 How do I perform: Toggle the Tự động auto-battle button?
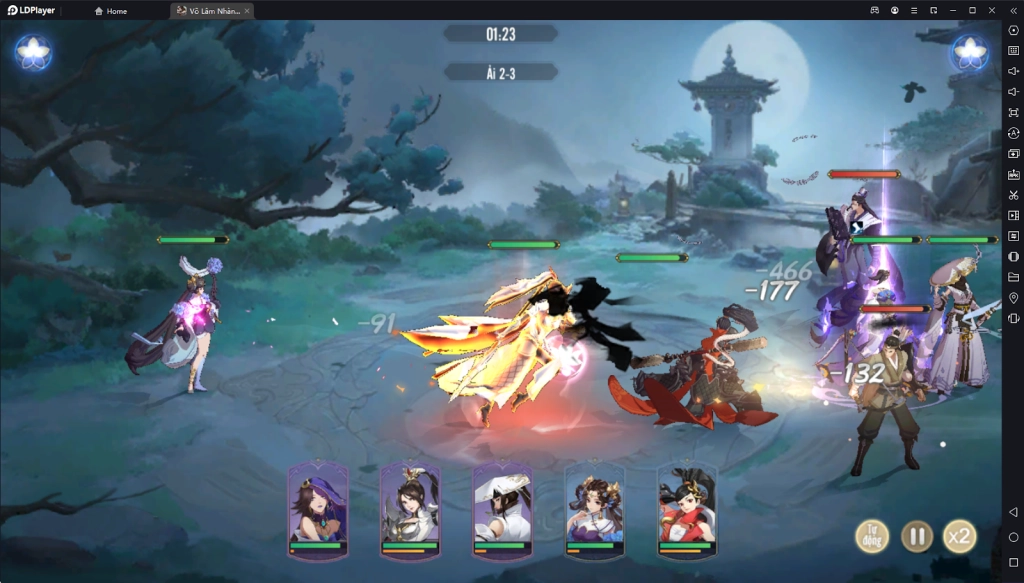(x=872, y=537)
